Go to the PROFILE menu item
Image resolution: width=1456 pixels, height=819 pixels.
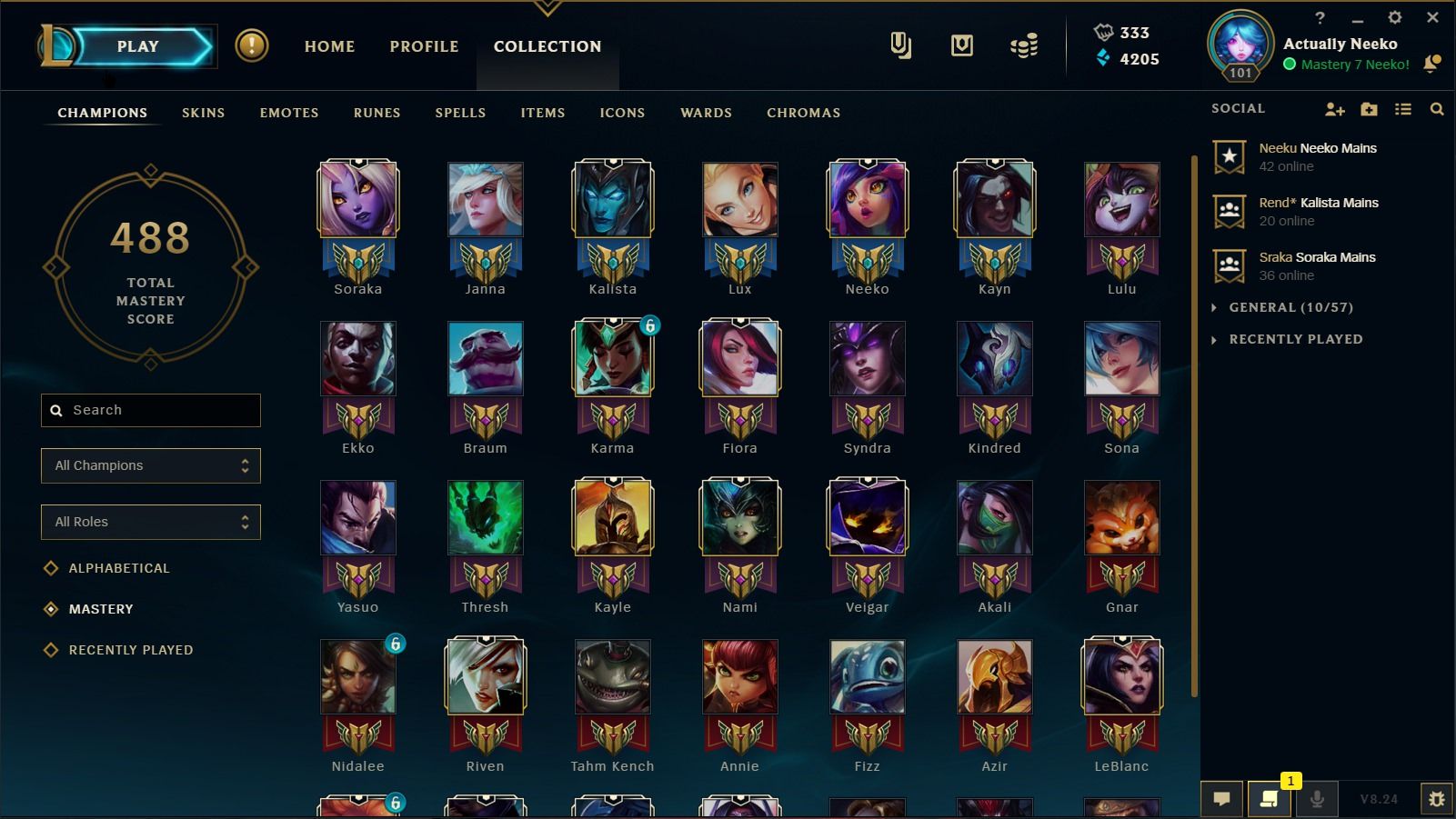(423, 46)
